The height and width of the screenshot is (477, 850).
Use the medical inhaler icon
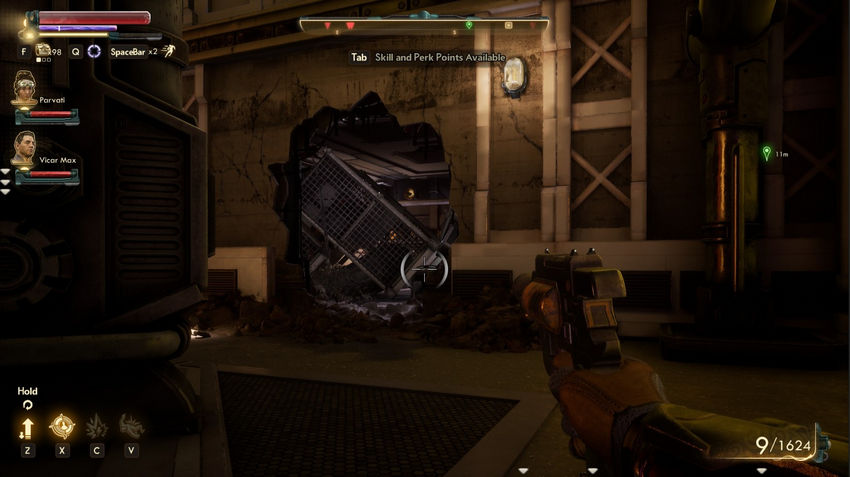point(44,50)
